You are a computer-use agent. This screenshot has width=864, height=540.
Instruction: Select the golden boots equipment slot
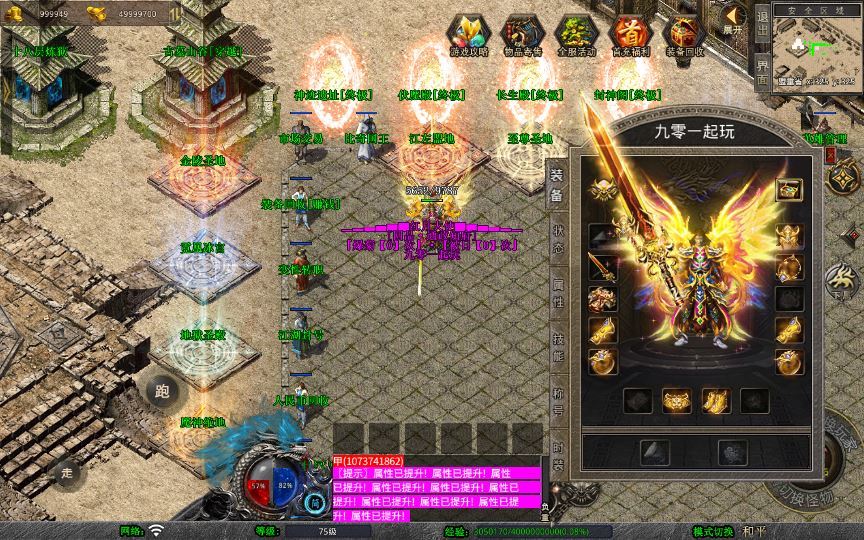pos(715,400)
